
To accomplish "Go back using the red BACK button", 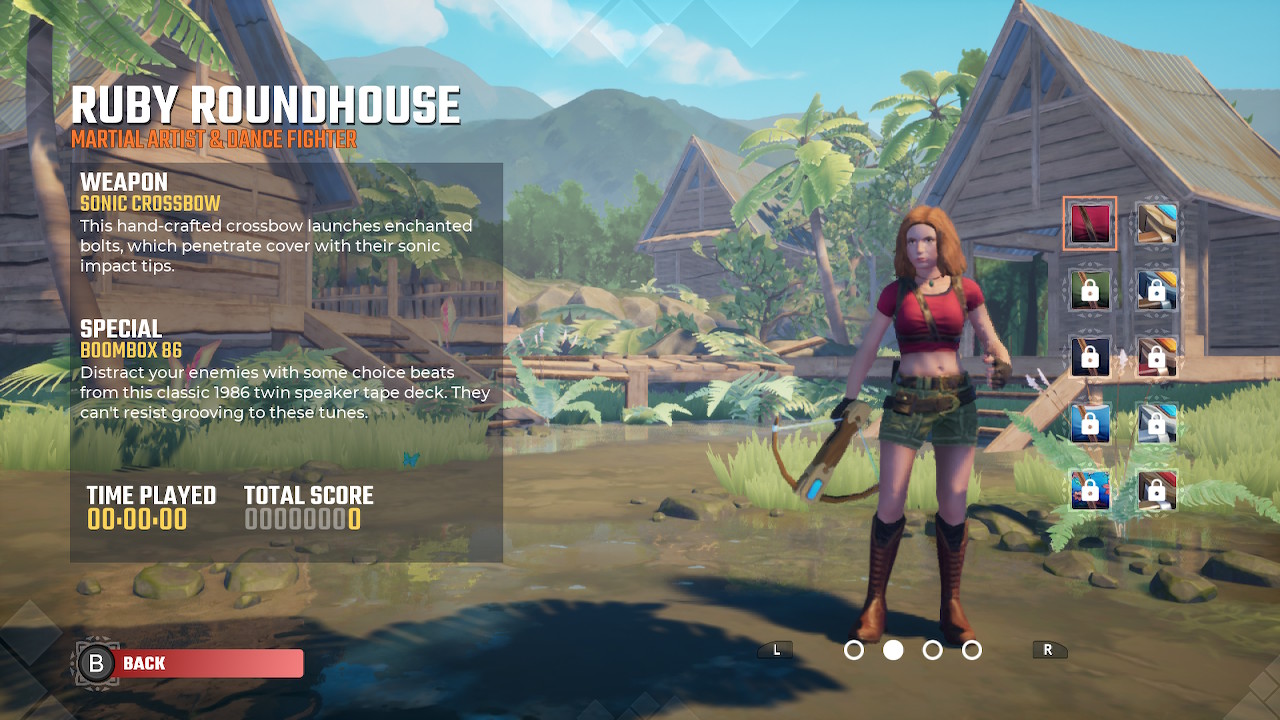I will pos(205,663).
